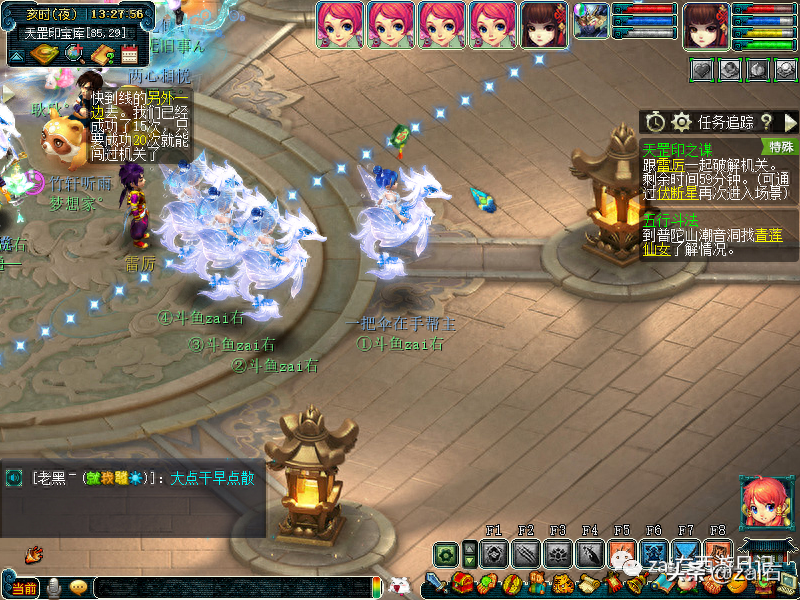
Task: Click the grey heart status icon
Action: click(703, 69)
